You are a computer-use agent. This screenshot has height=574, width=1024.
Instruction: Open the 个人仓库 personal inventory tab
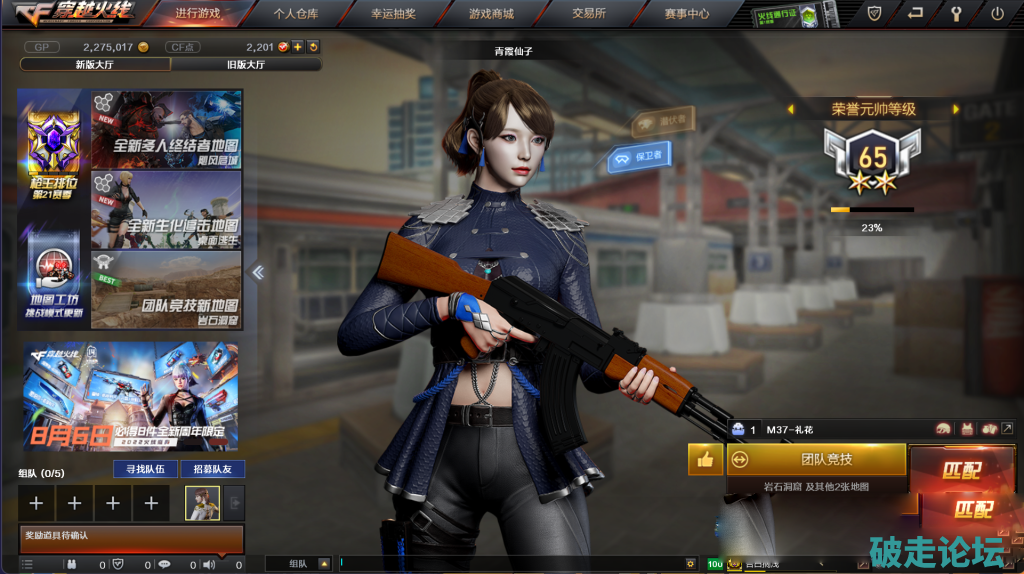pyautogui.click(x=296, y=14)
